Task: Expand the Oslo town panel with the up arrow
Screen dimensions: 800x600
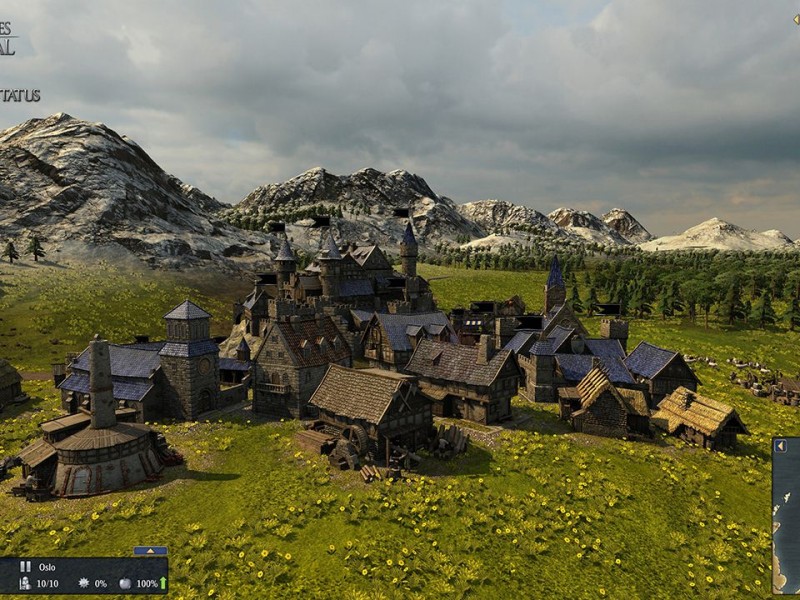Action: 150,551
